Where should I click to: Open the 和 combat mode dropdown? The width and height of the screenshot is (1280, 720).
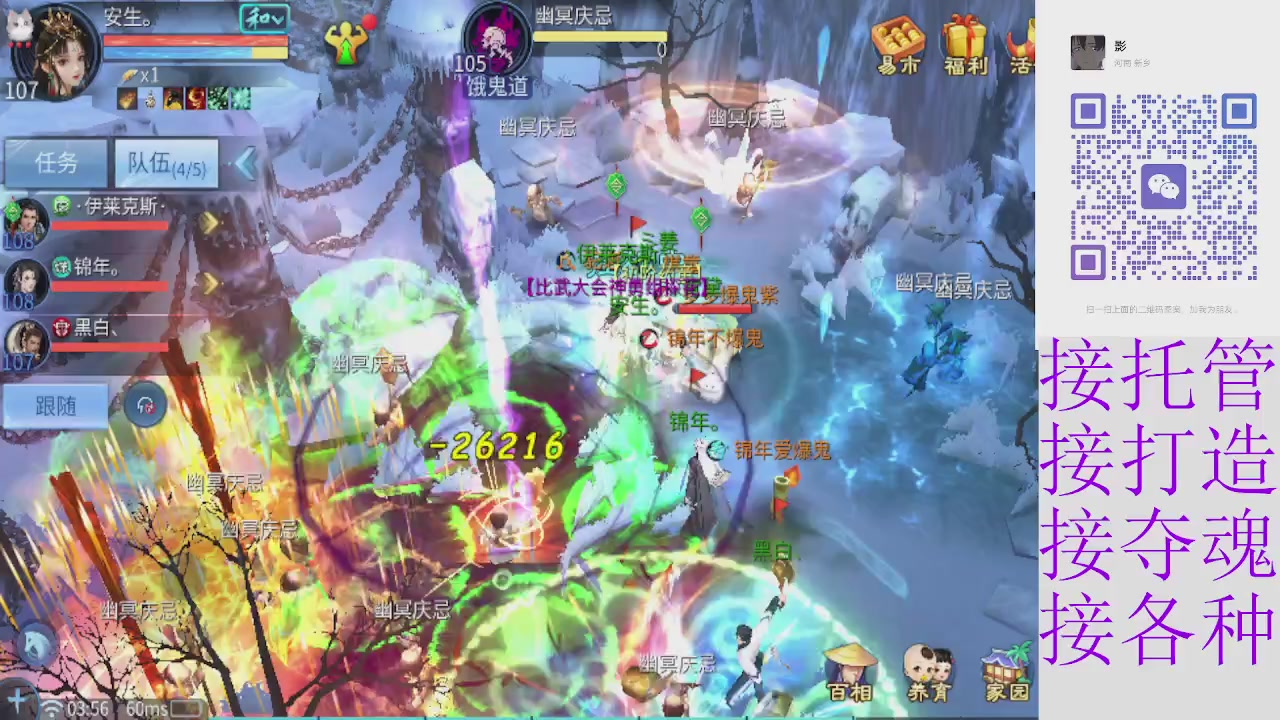click(x=262, y=19)
